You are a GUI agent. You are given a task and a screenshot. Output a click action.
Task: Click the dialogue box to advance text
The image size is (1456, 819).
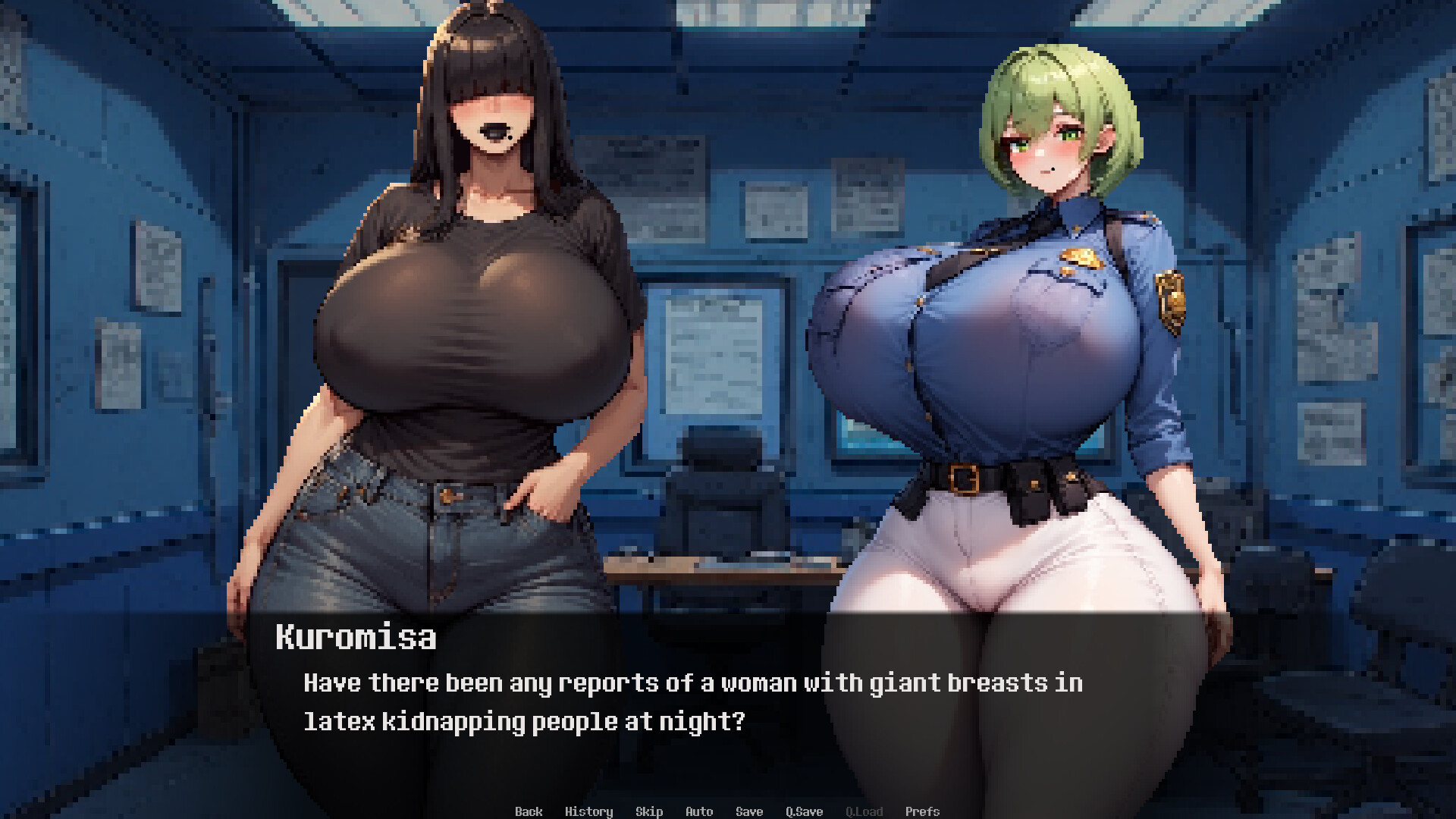pos(728,709)
